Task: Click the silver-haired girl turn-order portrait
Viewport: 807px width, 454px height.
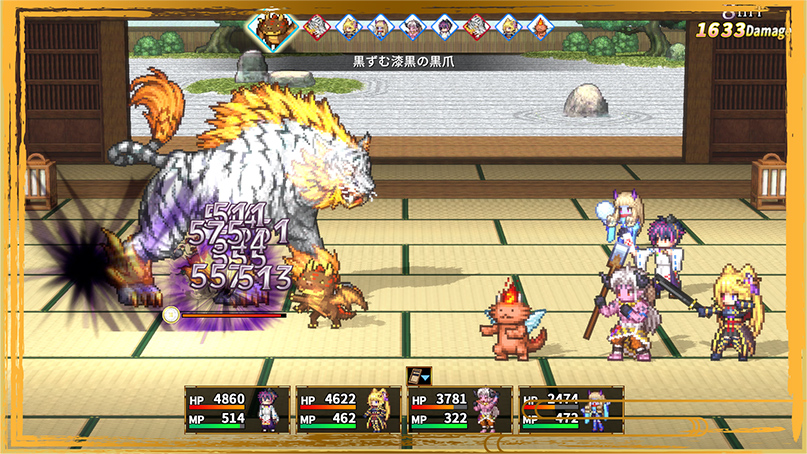Action: 413,27
